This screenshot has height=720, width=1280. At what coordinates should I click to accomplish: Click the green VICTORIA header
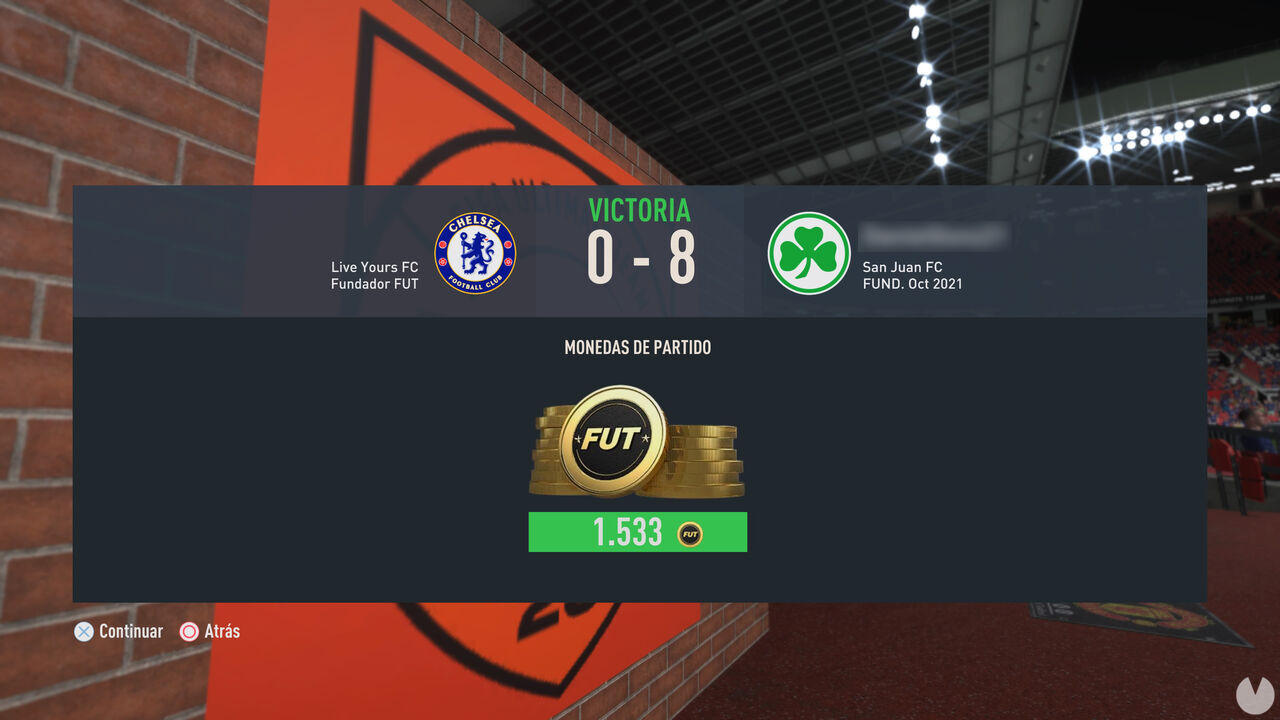[x=637, y=211]
